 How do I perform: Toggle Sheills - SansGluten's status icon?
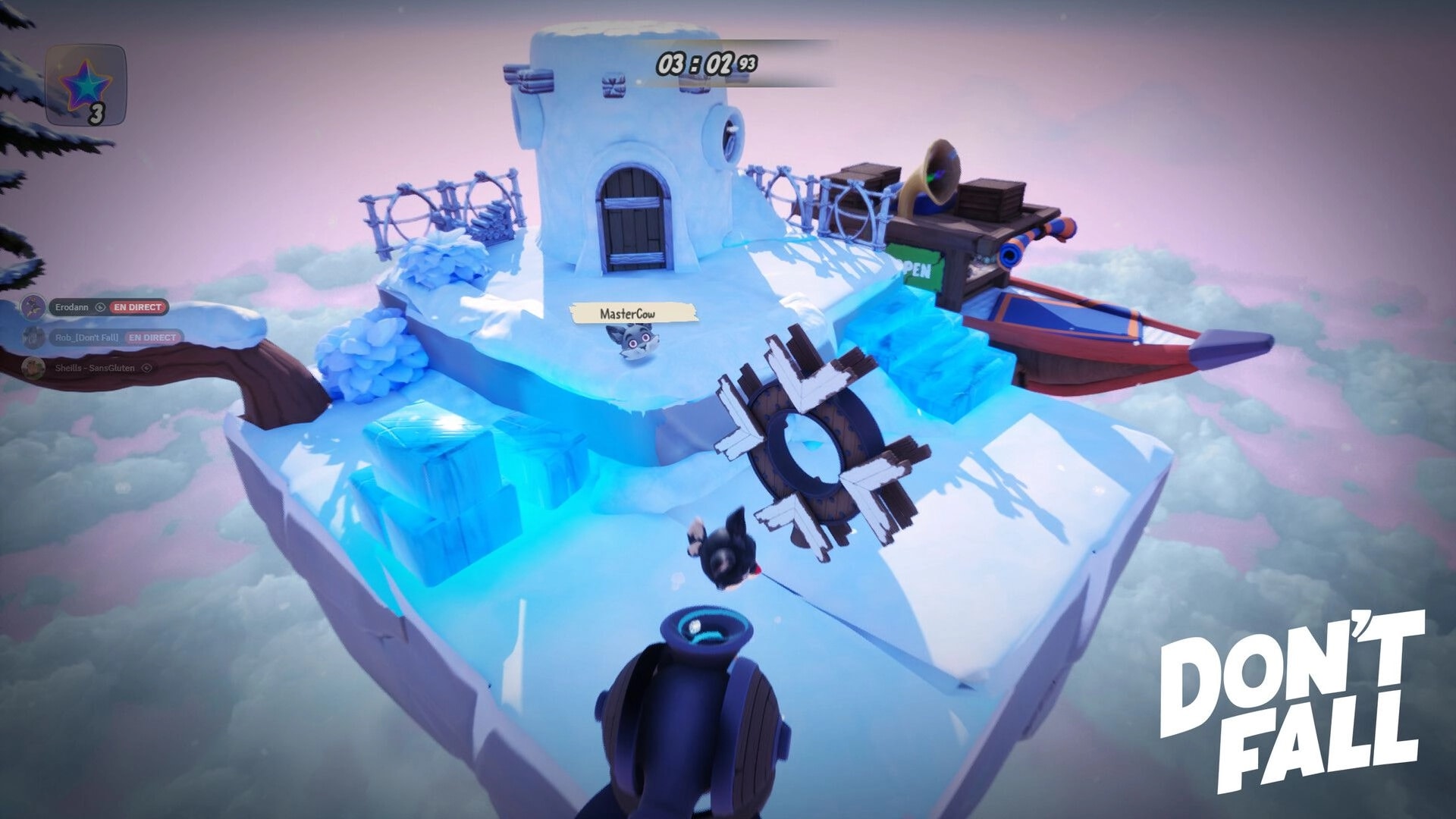(x=147, y=369)
